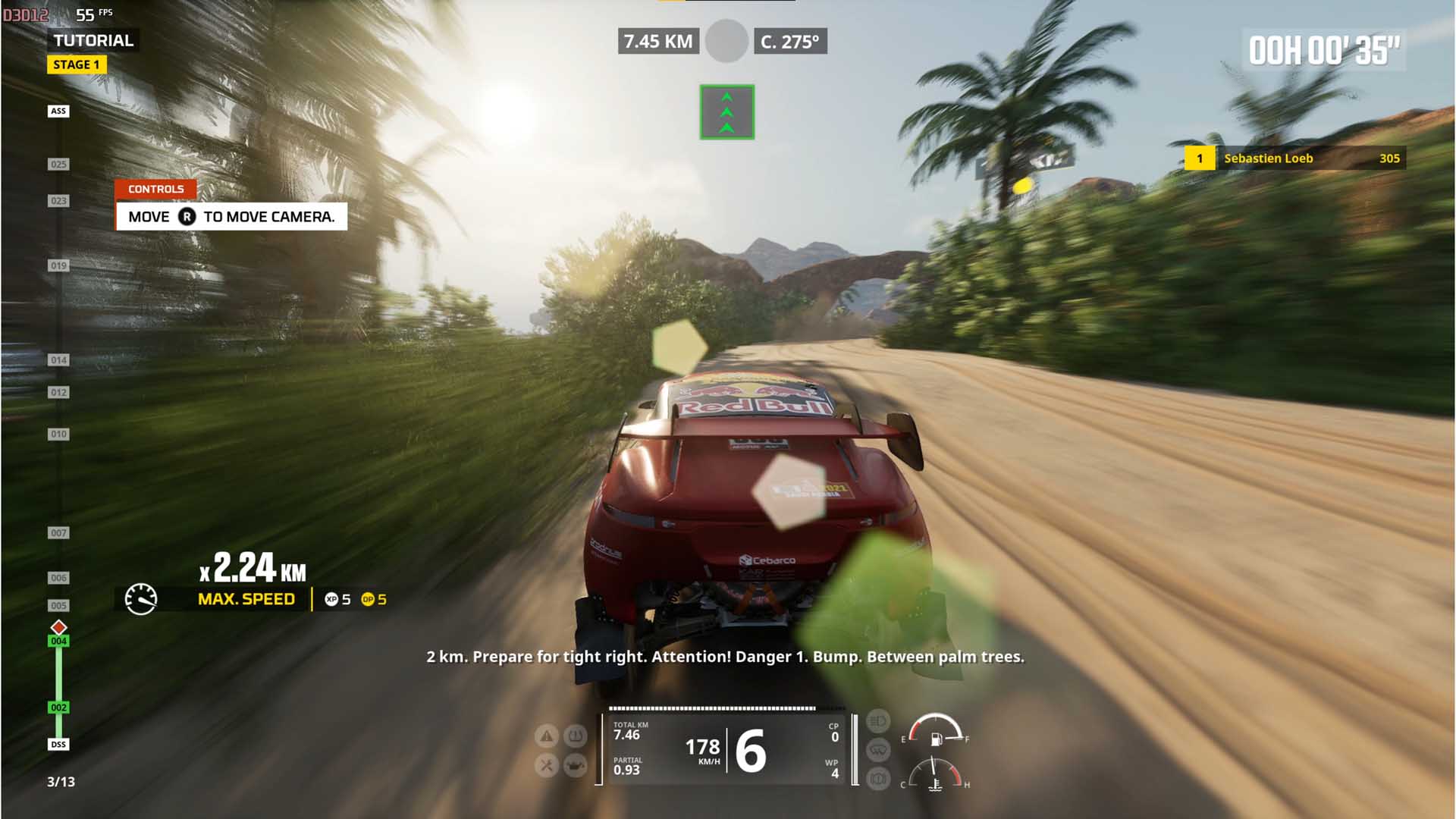
Task: Select Sebastien Loeb's leaderboard row
Action: coord(1295,158)
